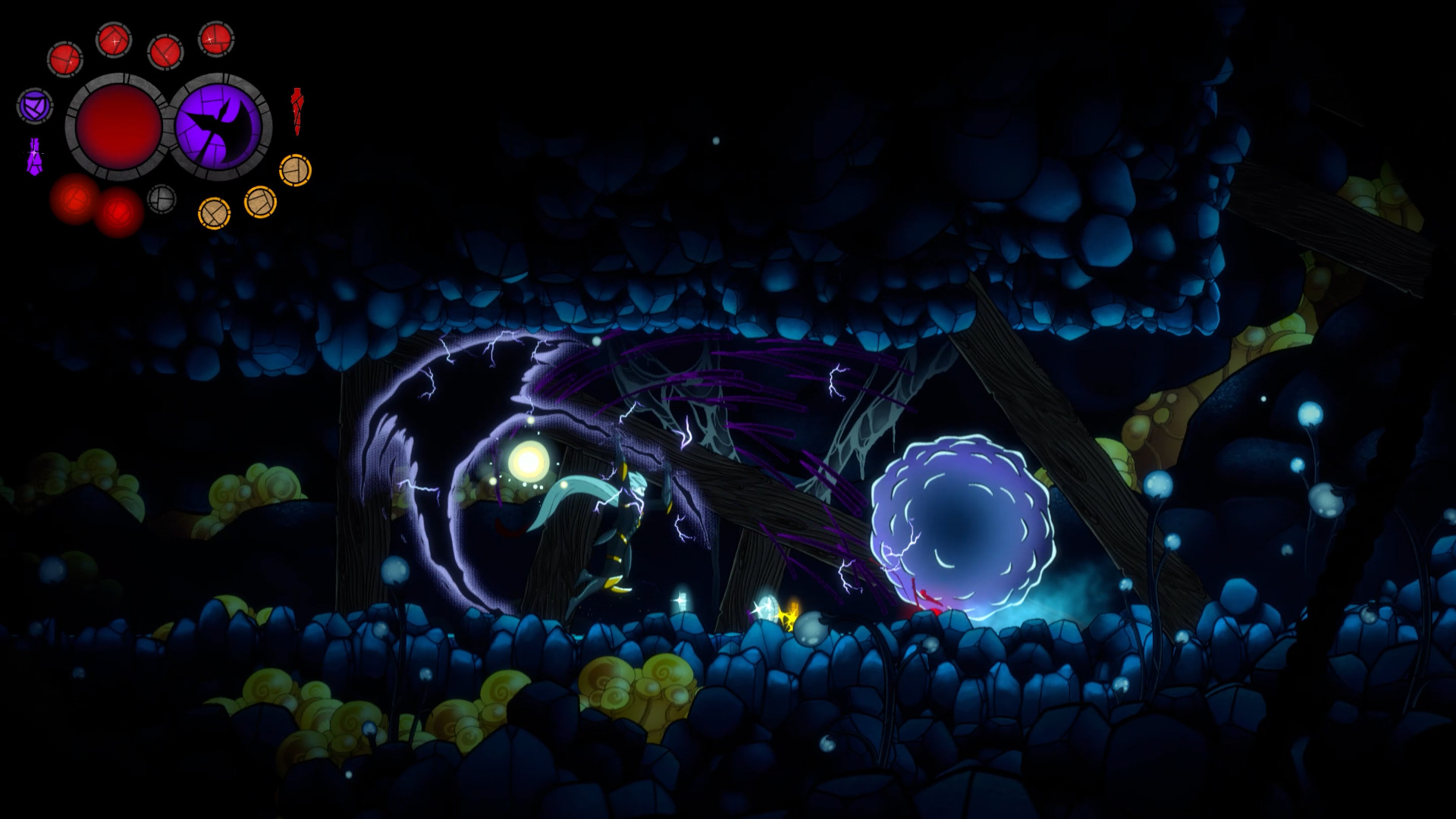Viewport: 1456px width, 819px height.
Task: Select the purple axe ability orb
Action: click(x=218, y=123)
